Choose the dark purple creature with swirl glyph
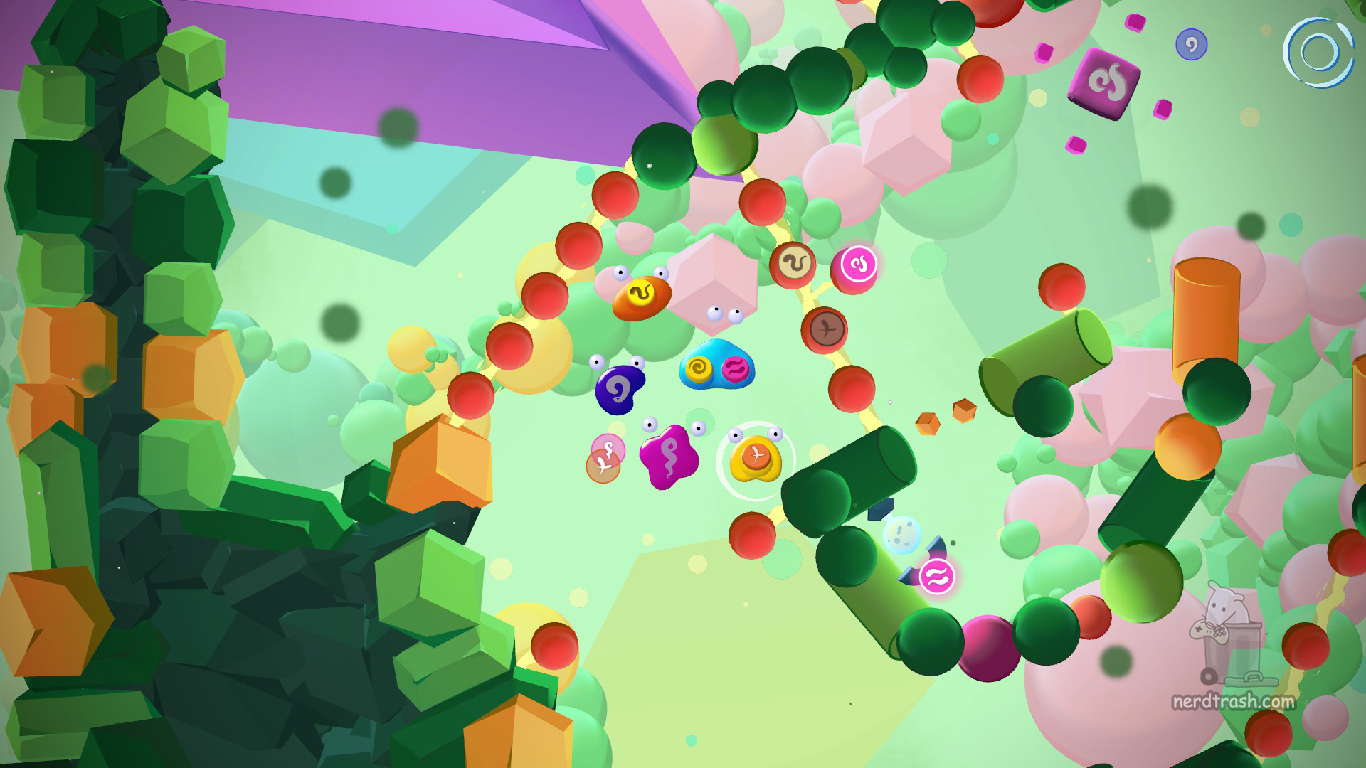 tap(619, 388)
